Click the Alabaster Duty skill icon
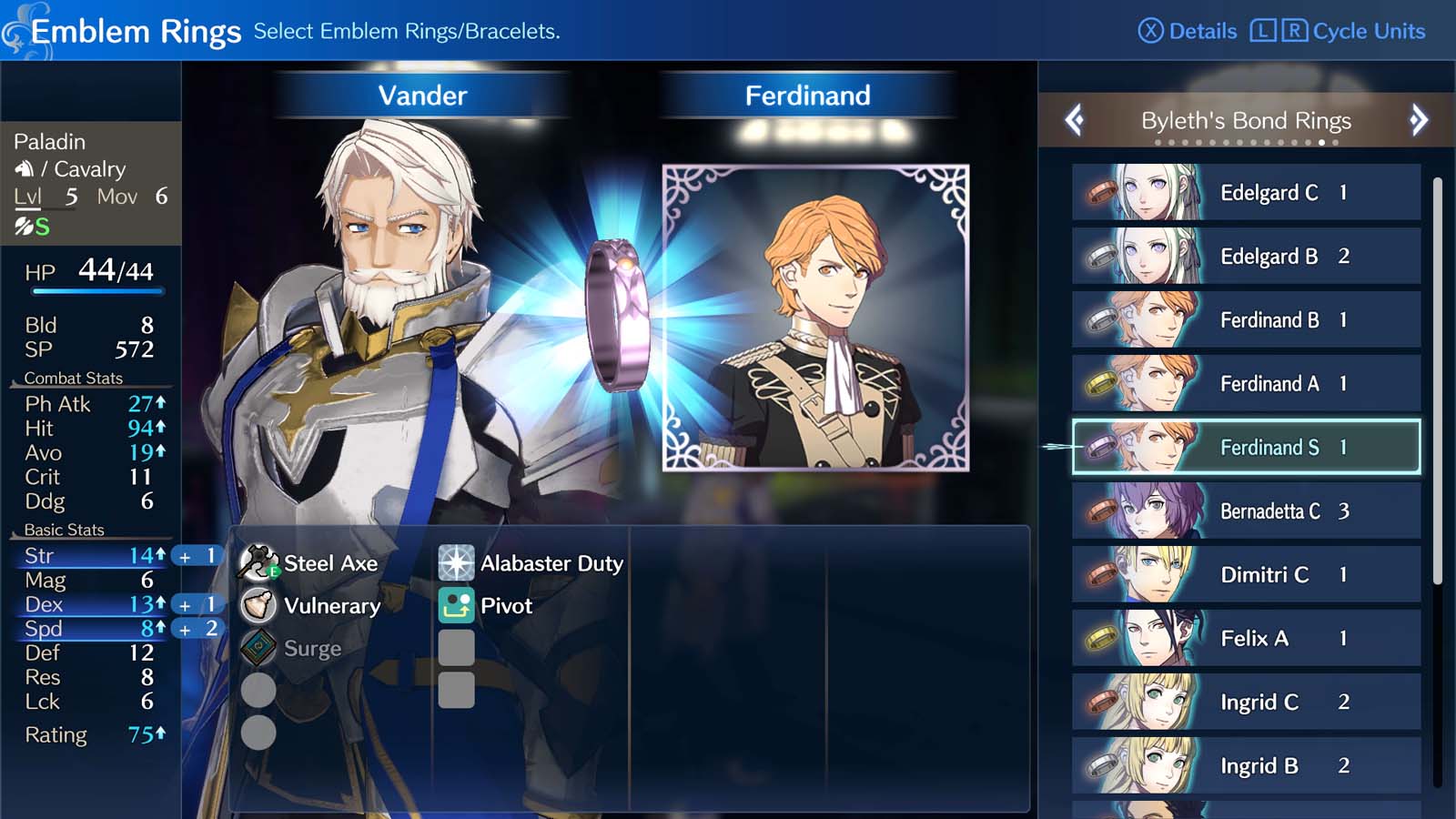The height and width of the screenshot is (819, 1456). point(456,563)
